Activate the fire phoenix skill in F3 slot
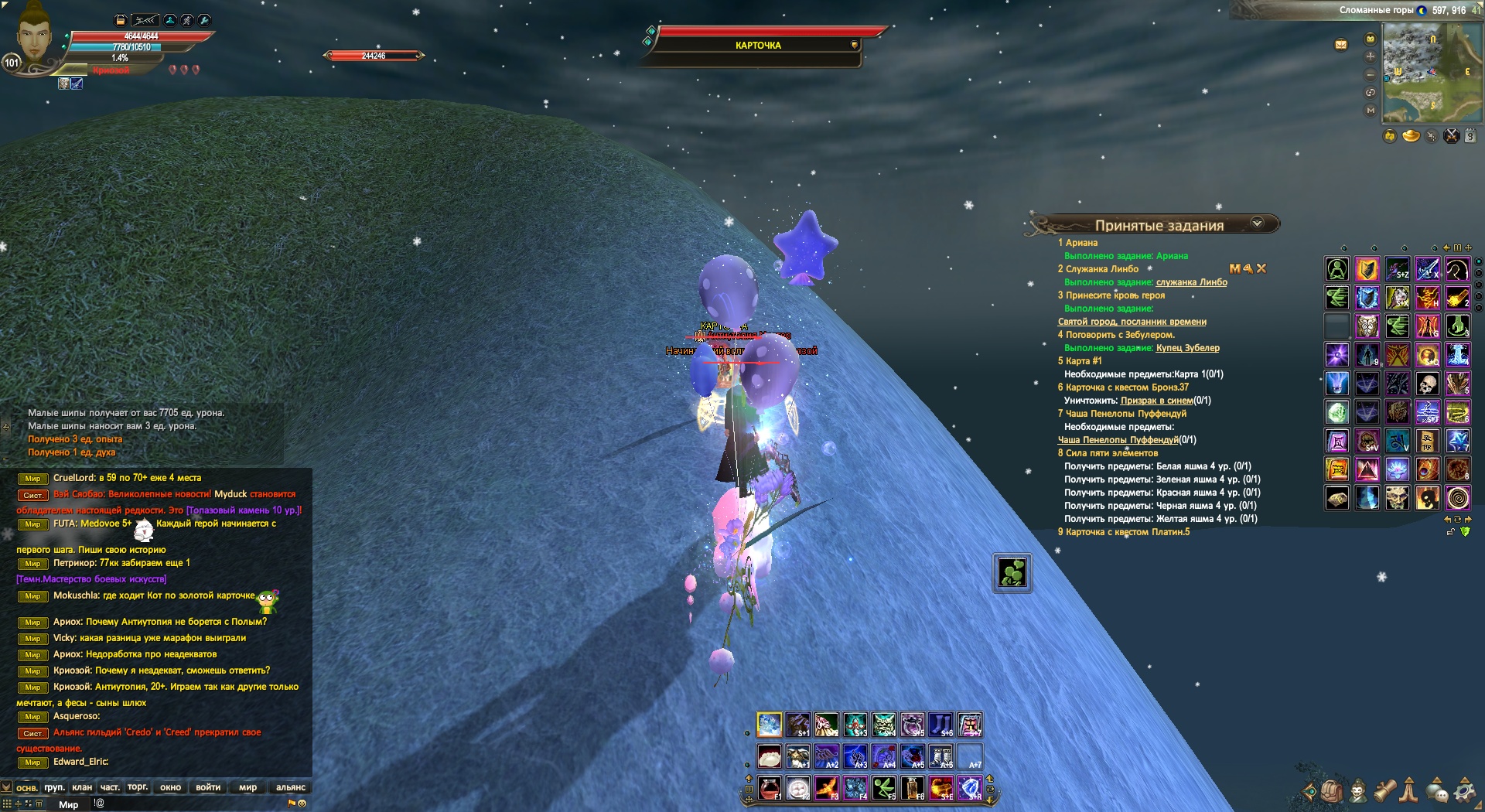Image resolution: width=1485 pixels, height=812 pixels. 826,788
